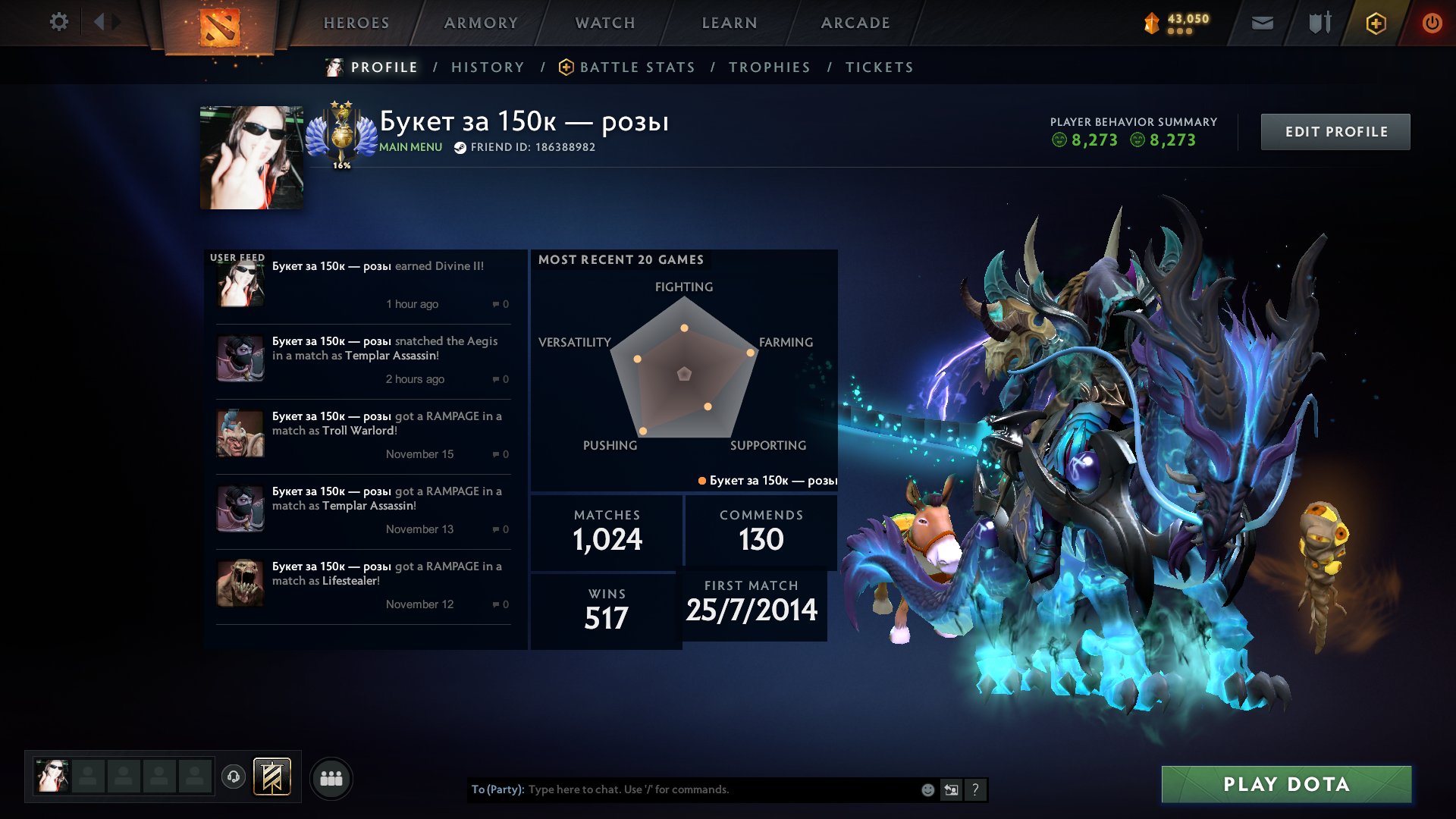Open Dota Plus with the gold hexagon icon

(x=1375, y=23)
